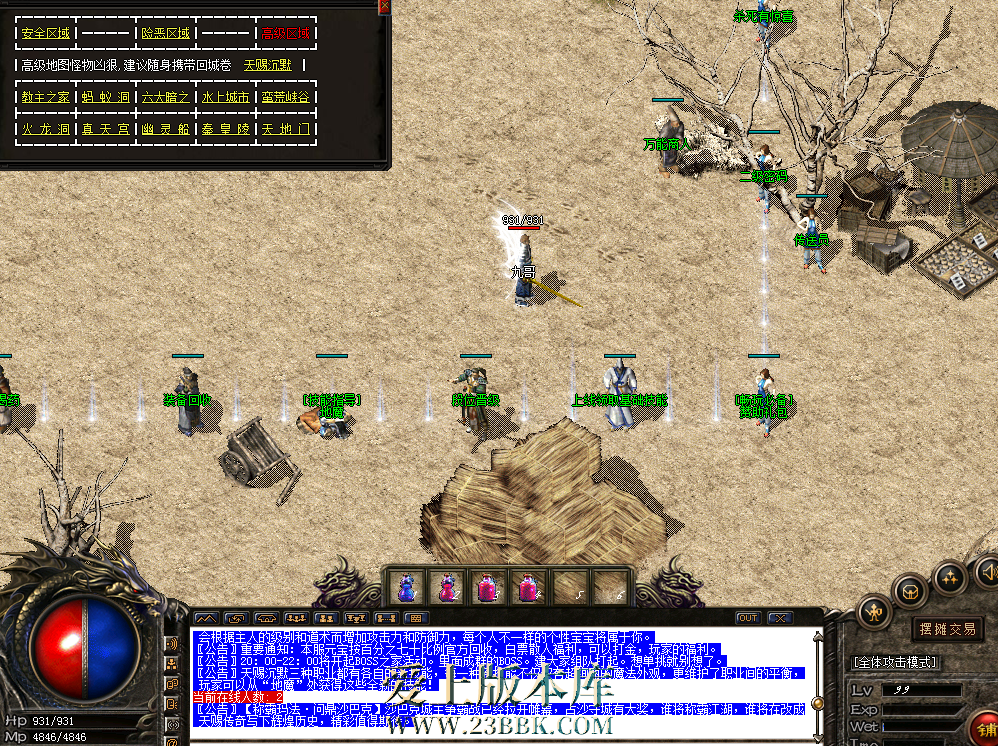The height and width of the screenshot is (746, 998).
Task: Choose the 幽灵船 destination
Action: coord(165,129)
